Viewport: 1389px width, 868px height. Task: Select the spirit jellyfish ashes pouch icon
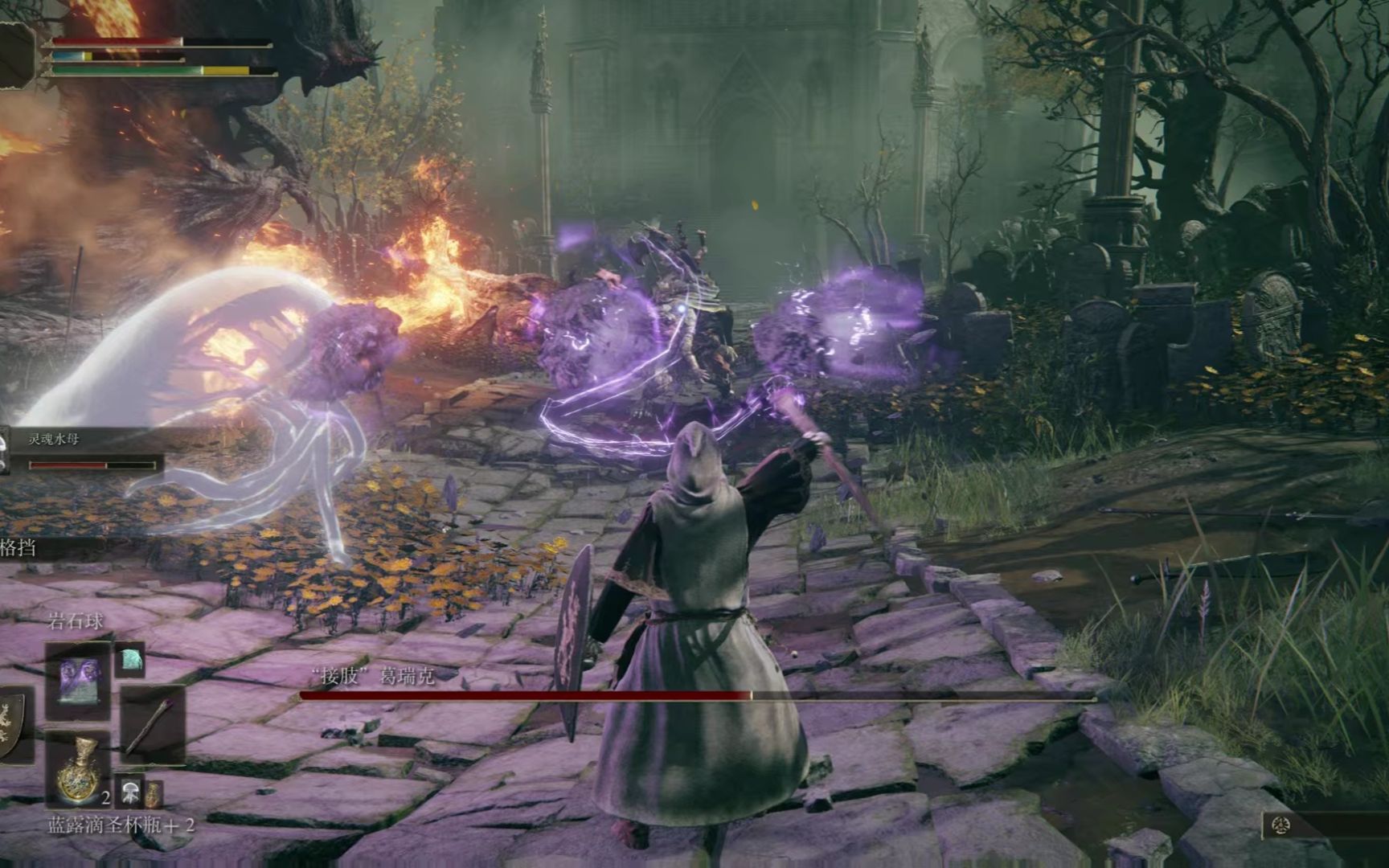129,792
